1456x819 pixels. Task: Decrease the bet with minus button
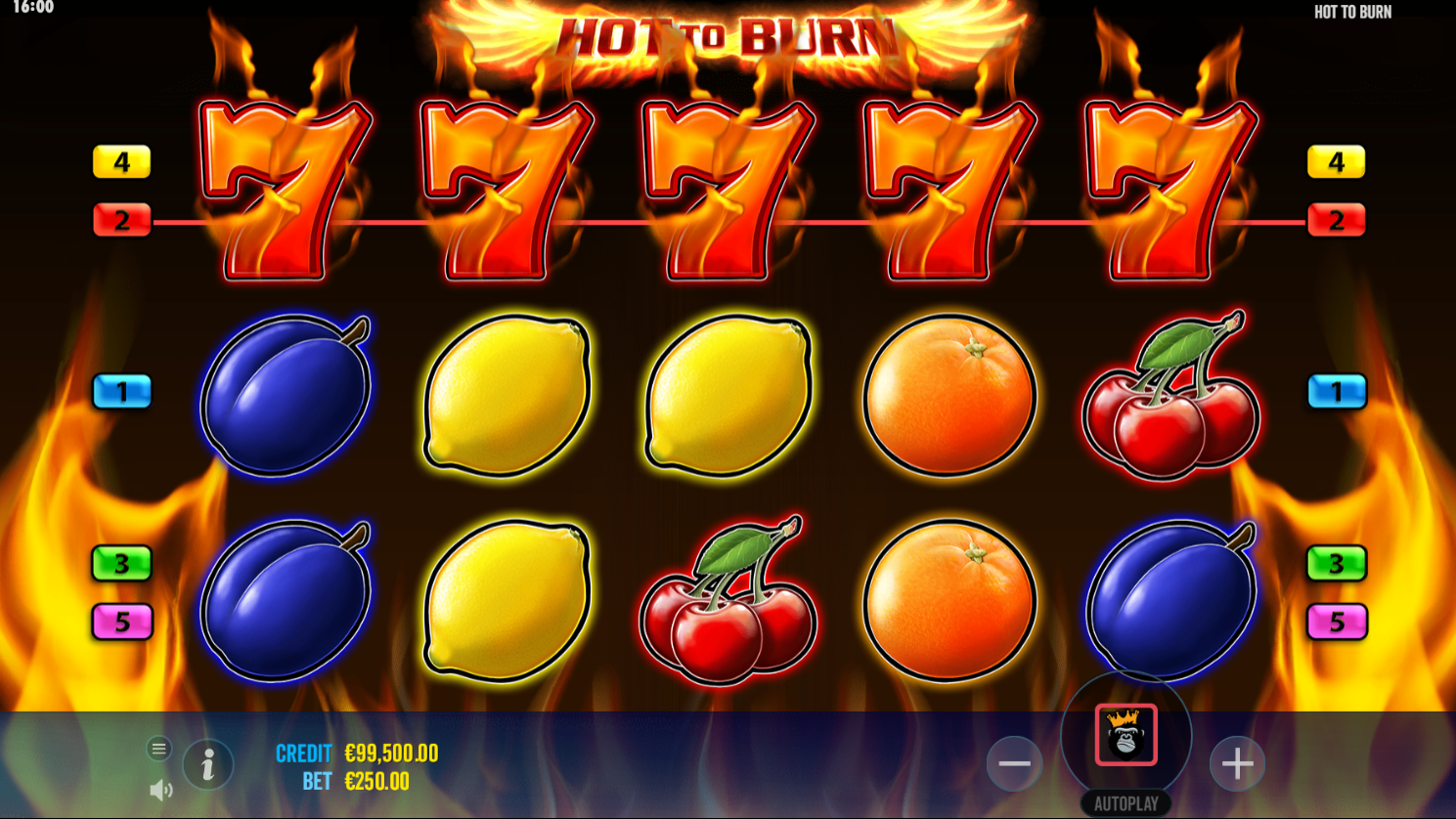[1014, 763]
